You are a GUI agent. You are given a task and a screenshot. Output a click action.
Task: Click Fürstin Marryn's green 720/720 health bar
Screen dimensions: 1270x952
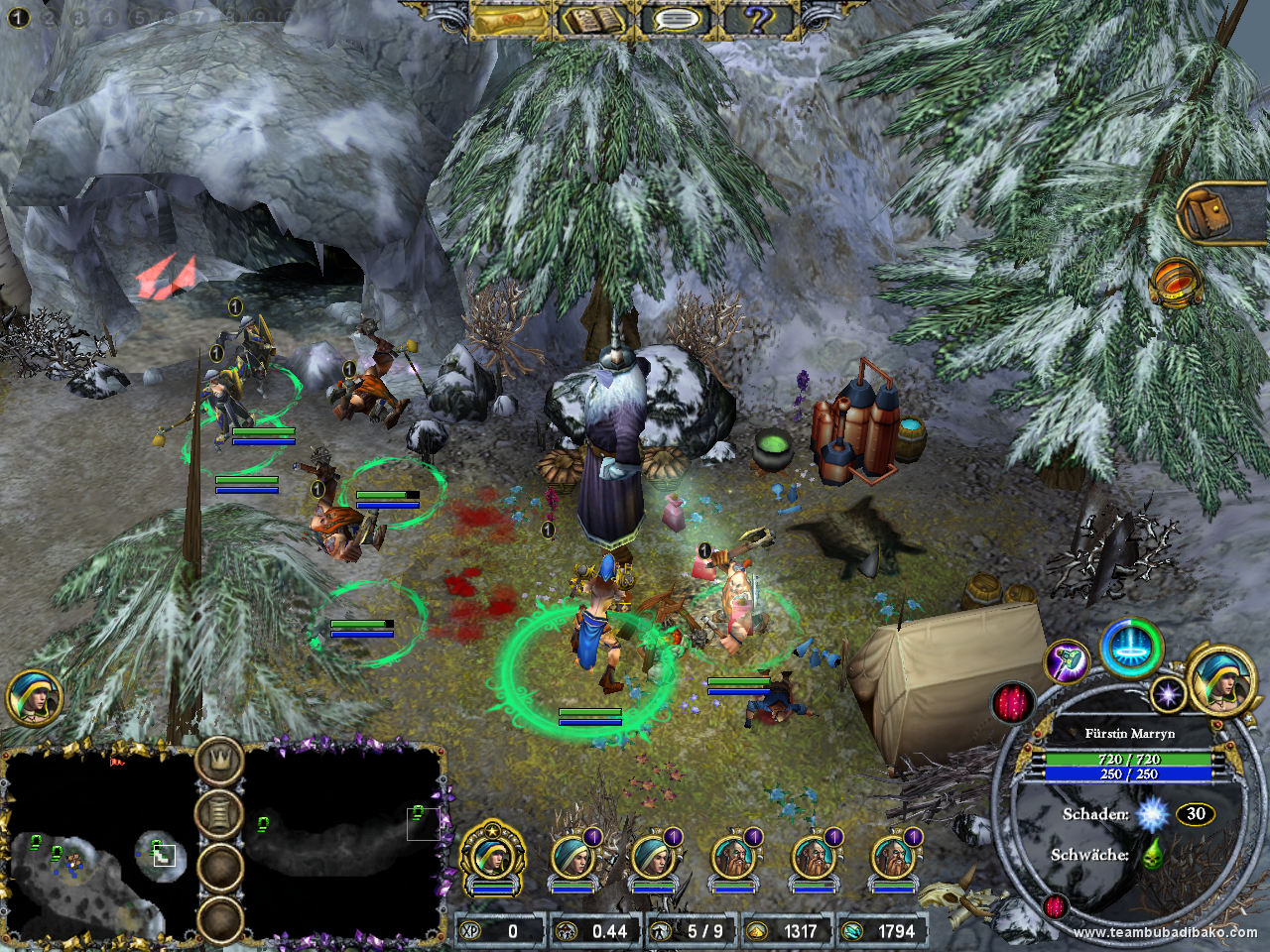click(x=1131, y=759)
